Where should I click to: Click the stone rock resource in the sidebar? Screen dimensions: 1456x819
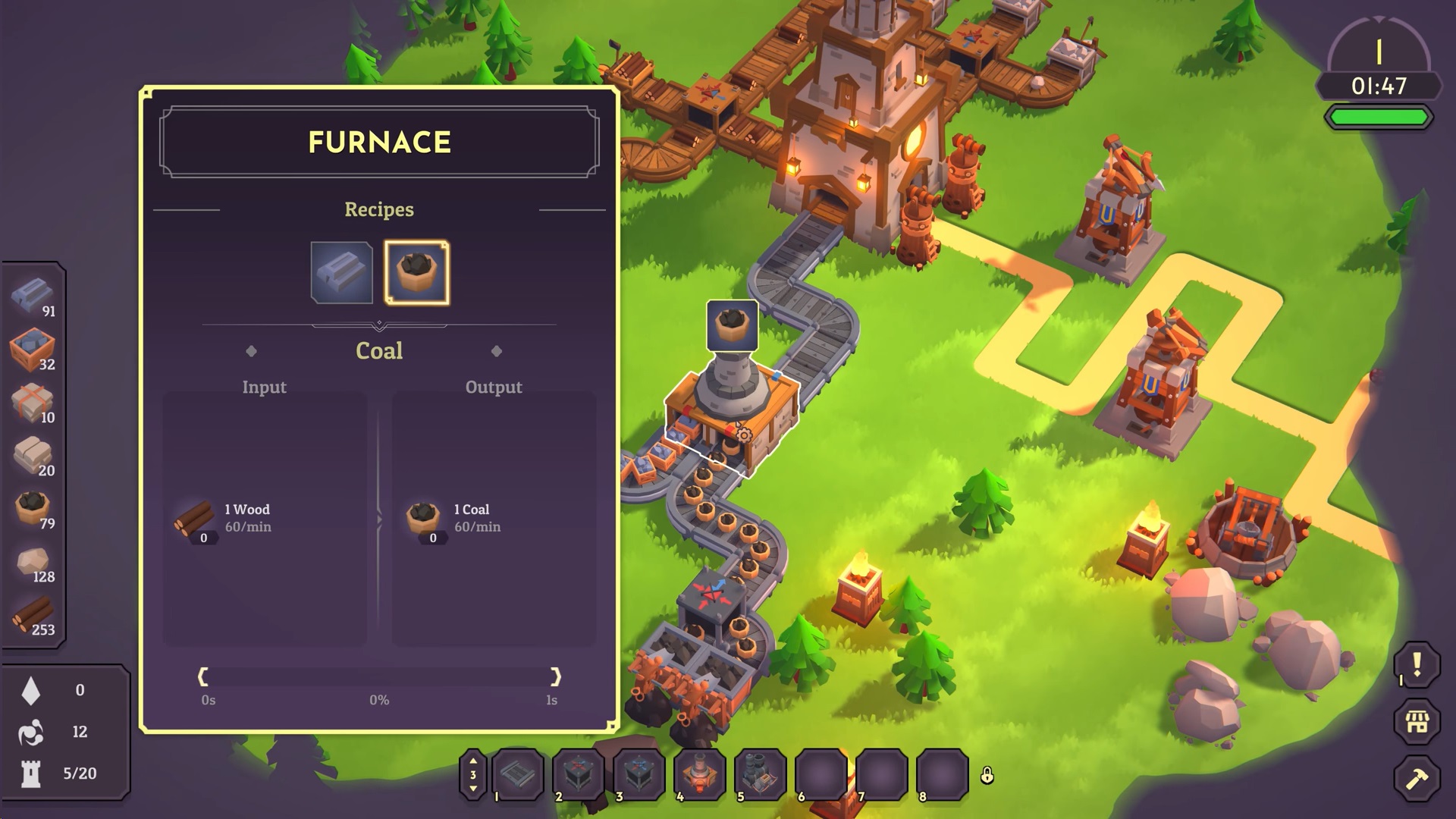click(33, 562)
